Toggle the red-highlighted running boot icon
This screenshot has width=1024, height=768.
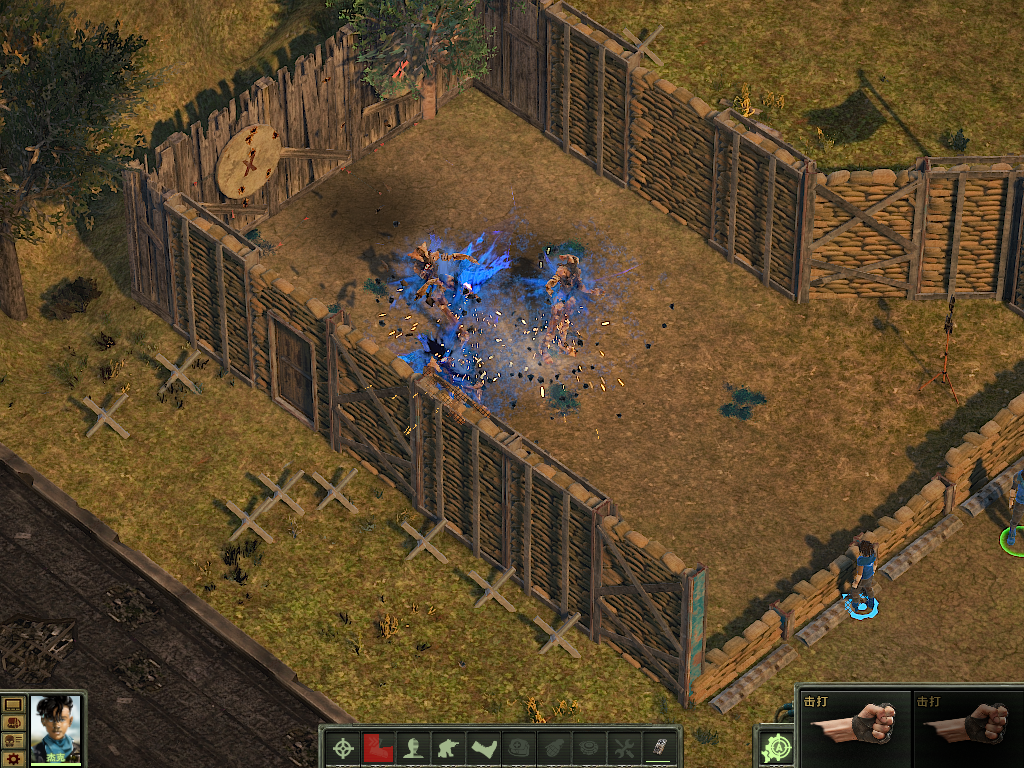coord(377,748)
